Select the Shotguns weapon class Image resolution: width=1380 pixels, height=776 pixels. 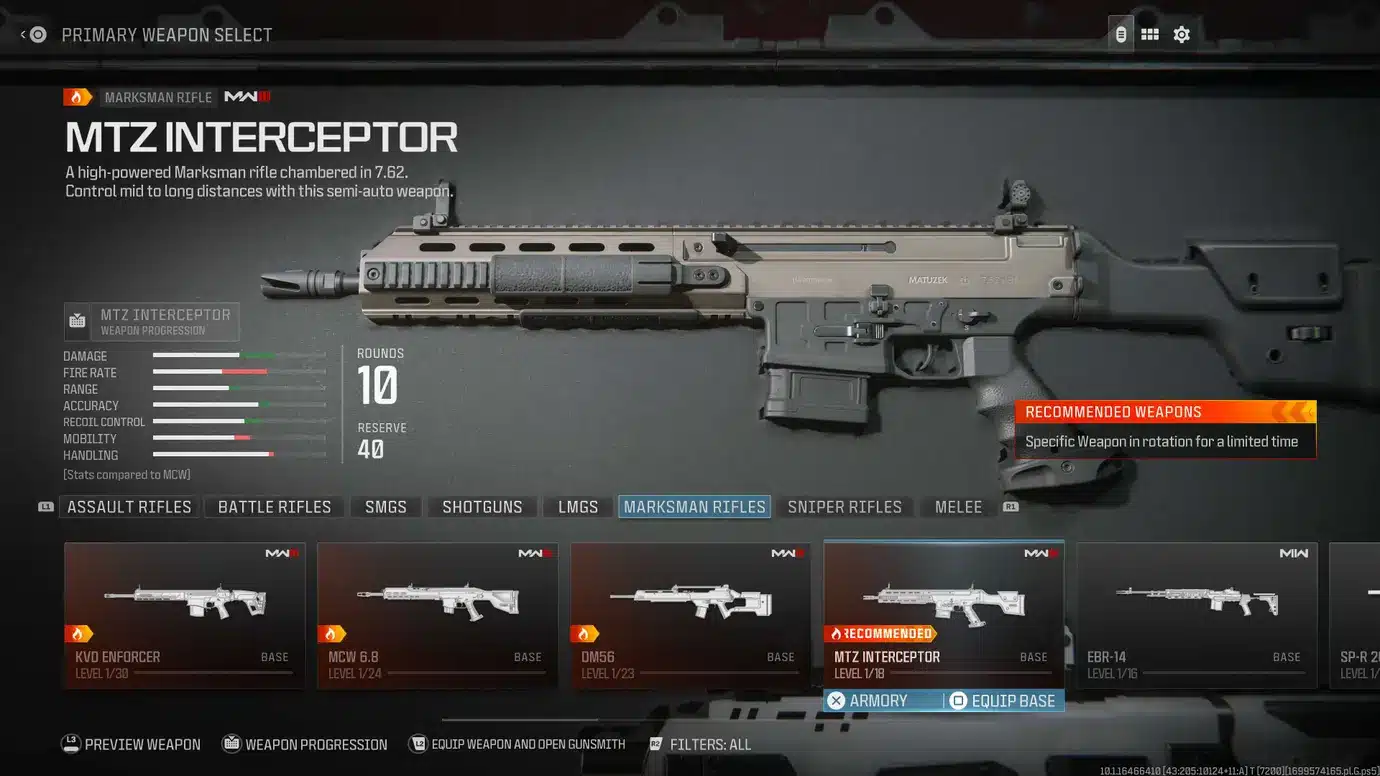tap(483, 506)
